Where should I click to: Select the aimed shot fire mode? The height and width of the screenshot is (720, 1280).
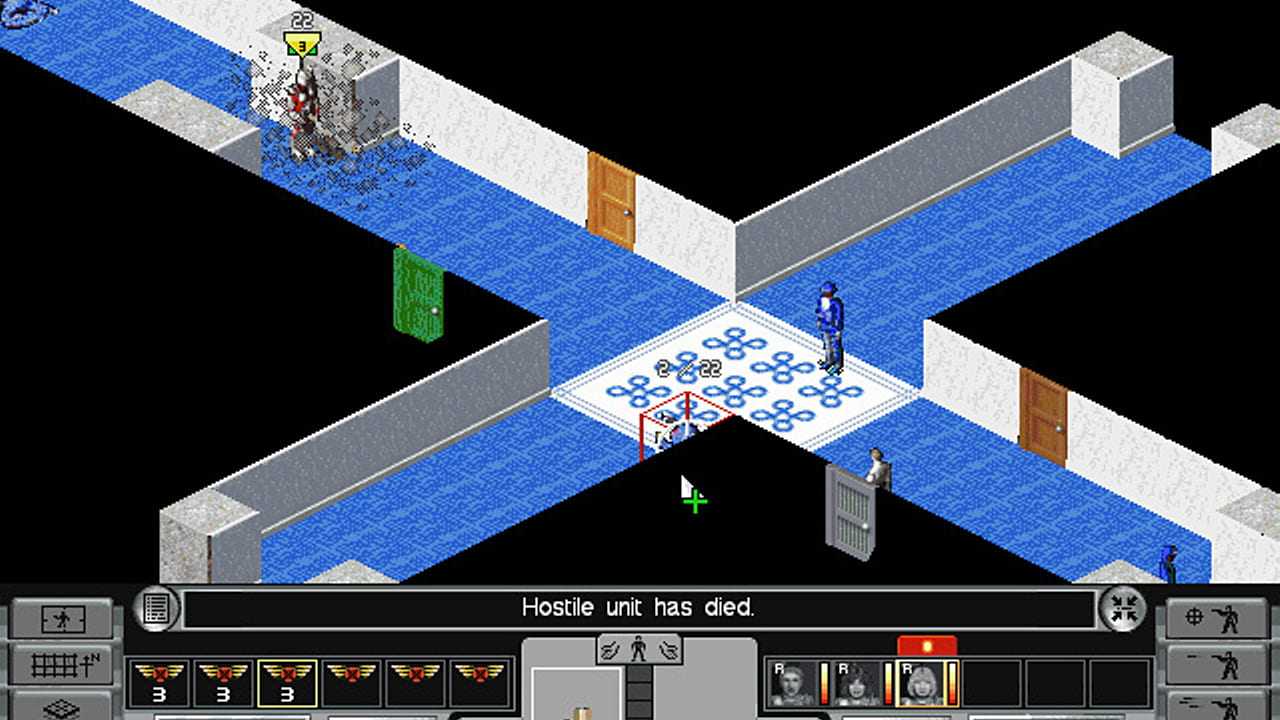pos(1210,619)
